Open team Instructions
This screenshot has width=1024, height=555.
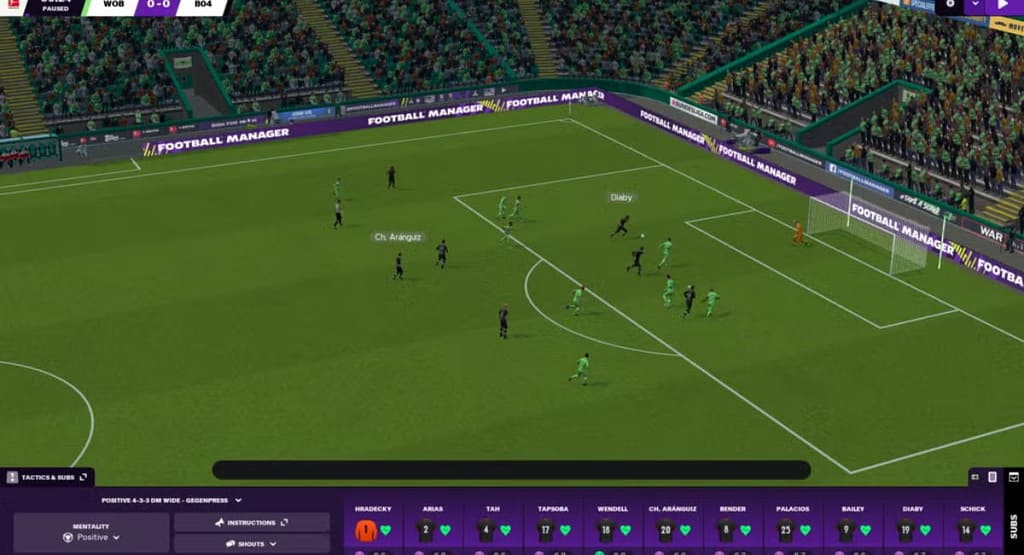click(x=251, y=522)
